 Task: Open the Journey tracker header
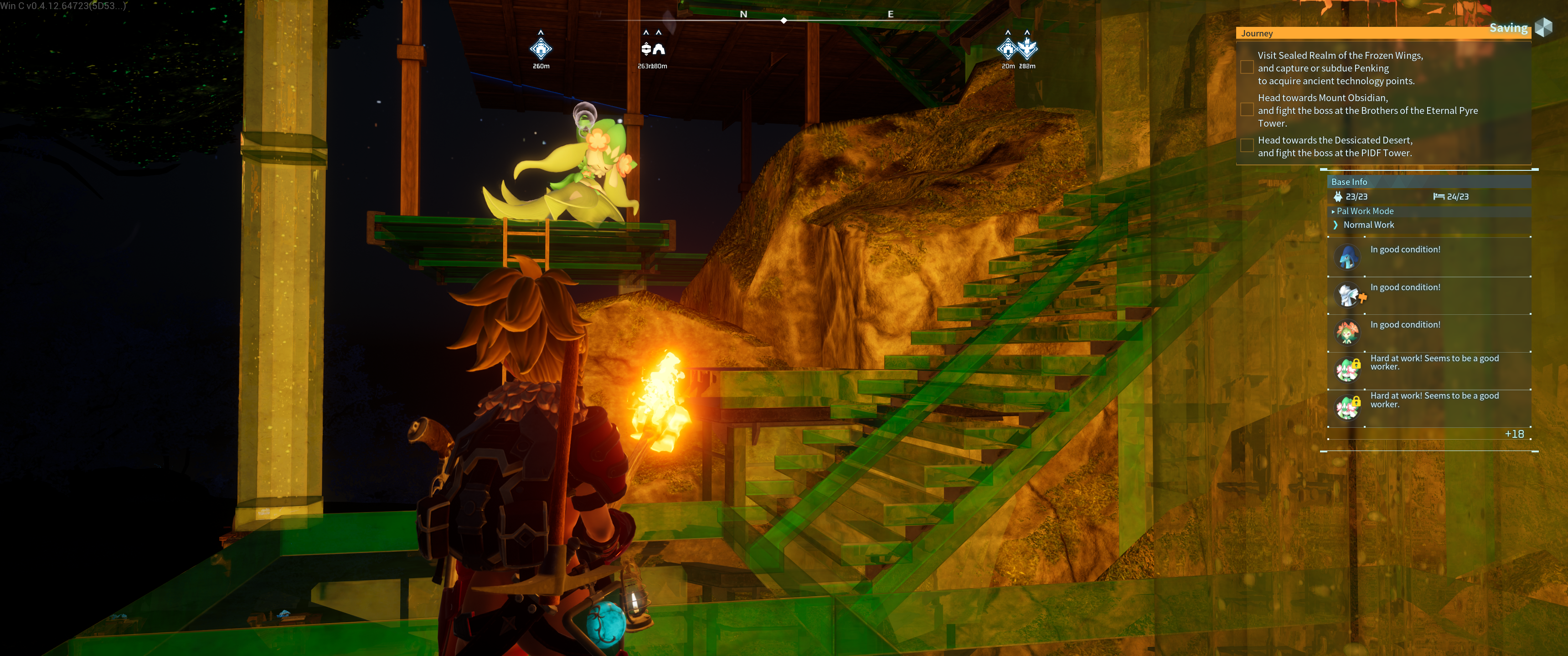1258,33
